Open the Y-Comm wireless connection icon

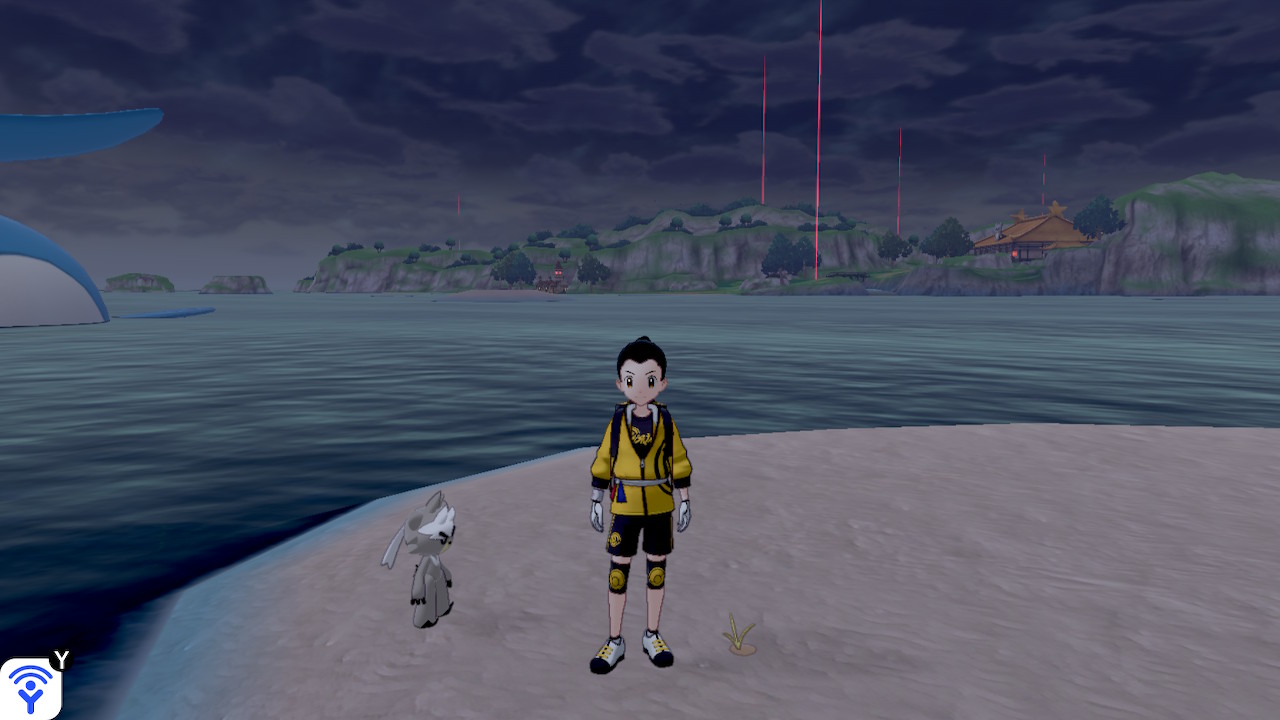30,688
